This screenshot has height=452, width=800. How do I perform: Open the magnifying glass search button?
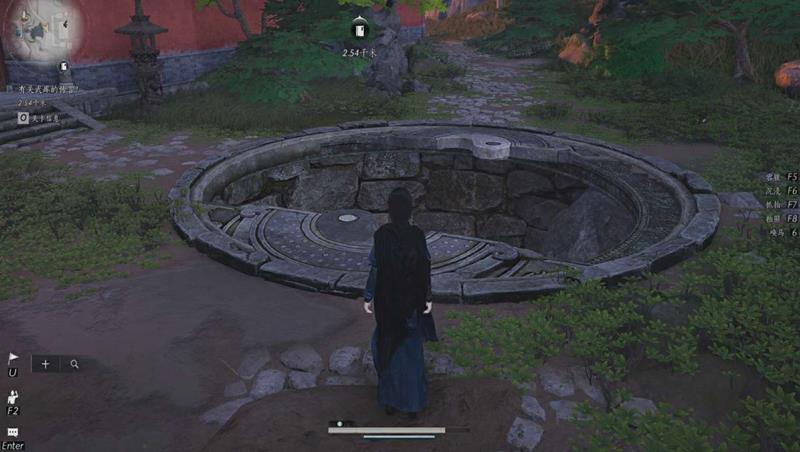tap(74, 364)
